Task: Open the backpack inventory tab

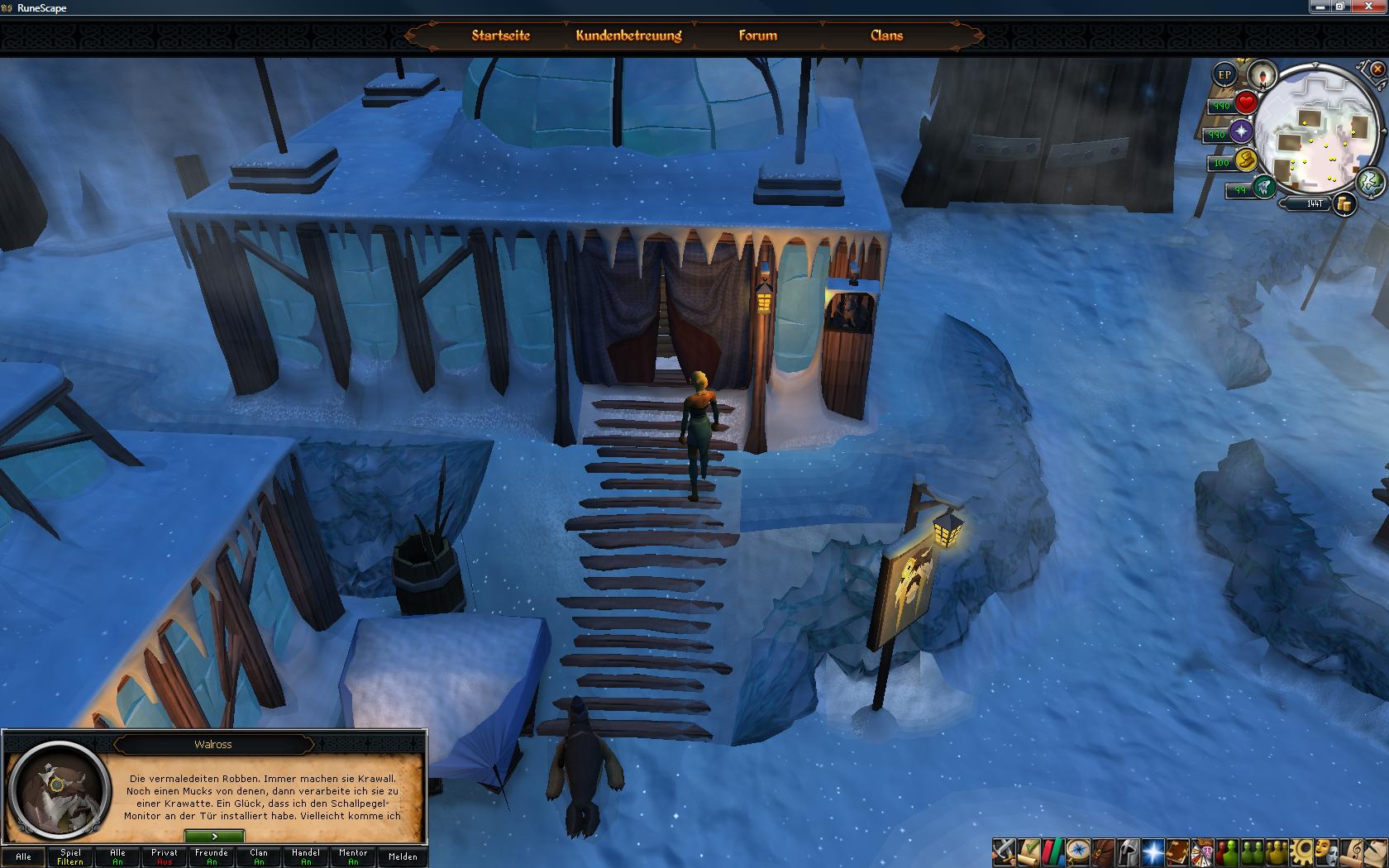Action: pos(1103,851)
